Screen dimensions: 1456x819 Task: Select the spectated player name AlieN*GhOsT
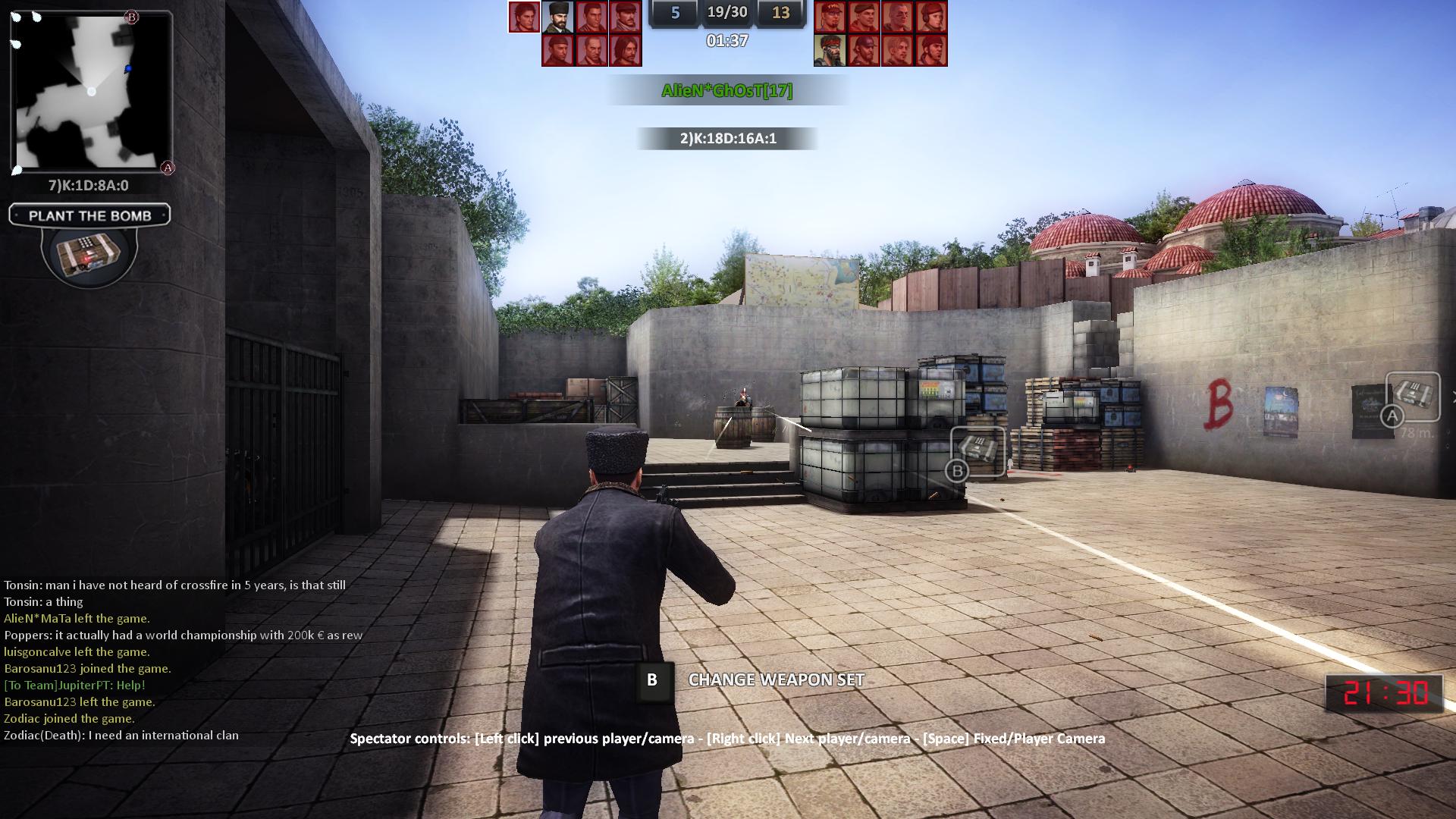pyautogui.click(x=726, y=91)
